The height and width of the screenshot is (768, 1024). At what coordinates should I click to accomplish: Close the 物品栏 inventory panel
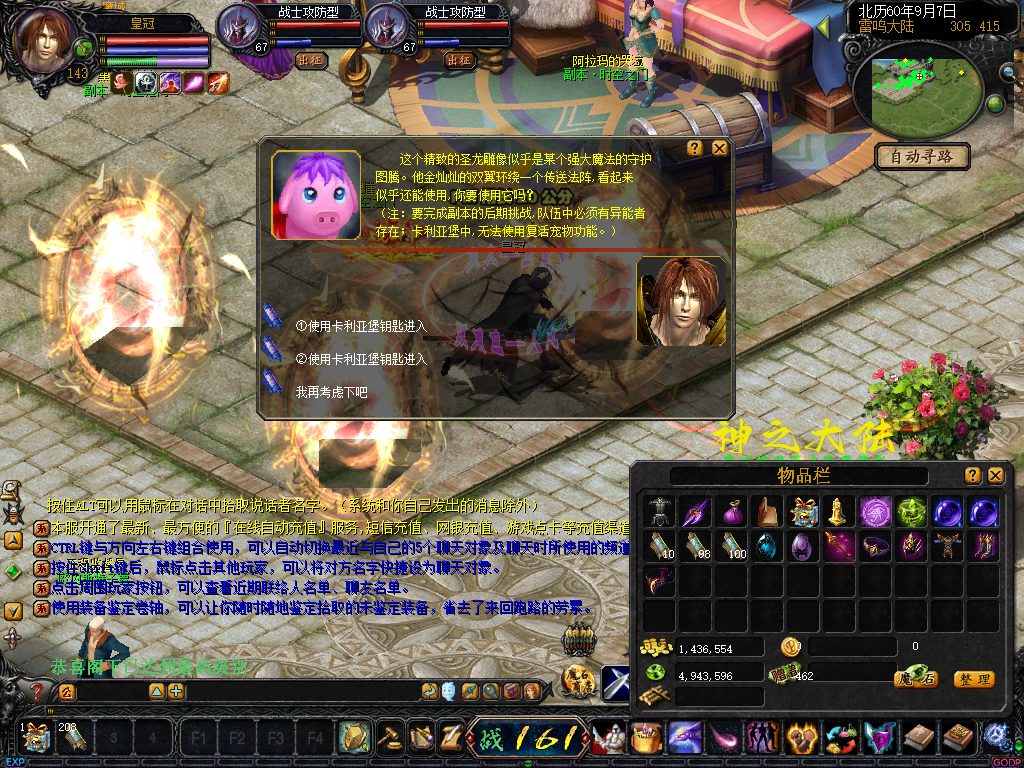coord(995,476)
